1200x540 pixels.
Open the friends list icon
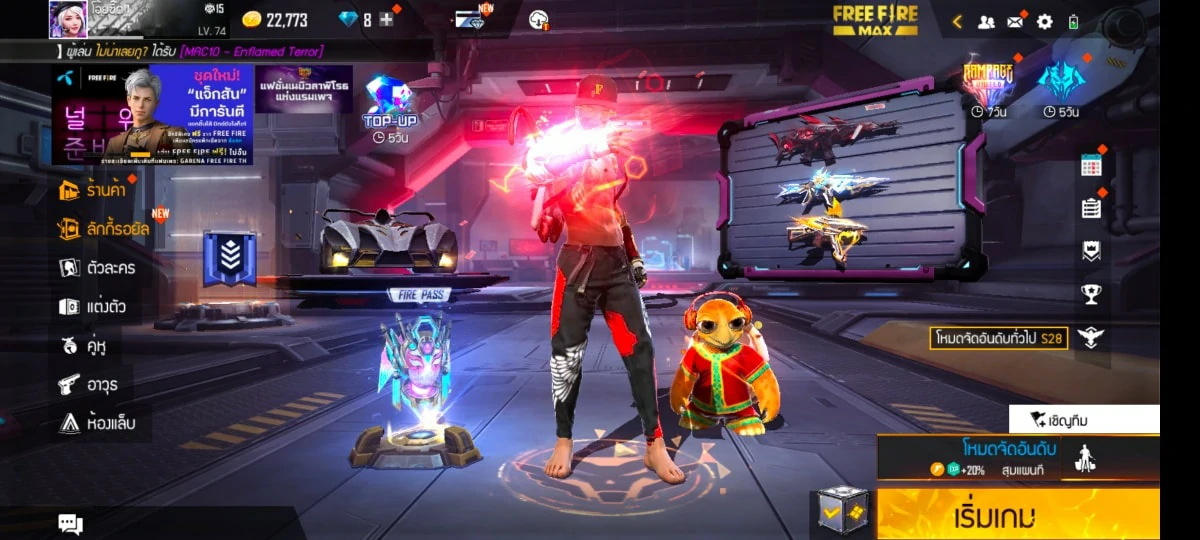point(986,21)
